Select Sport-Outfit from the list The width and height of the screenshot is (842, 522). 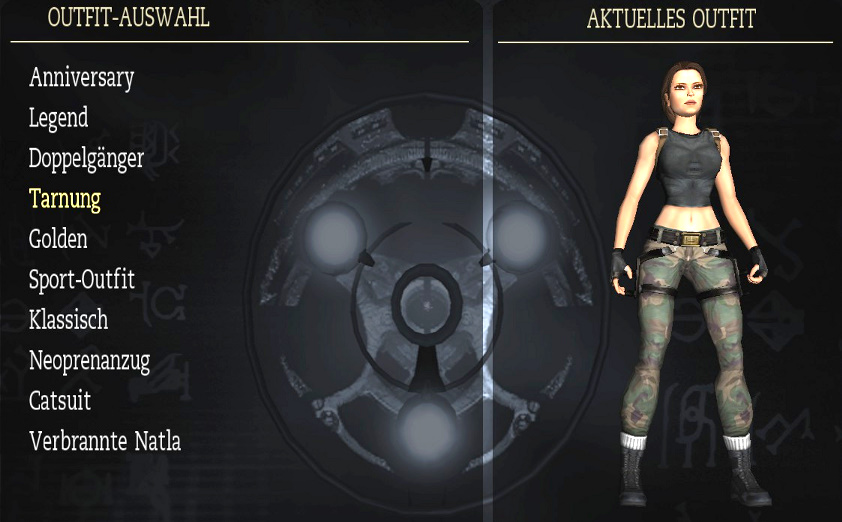coord(81,279)
